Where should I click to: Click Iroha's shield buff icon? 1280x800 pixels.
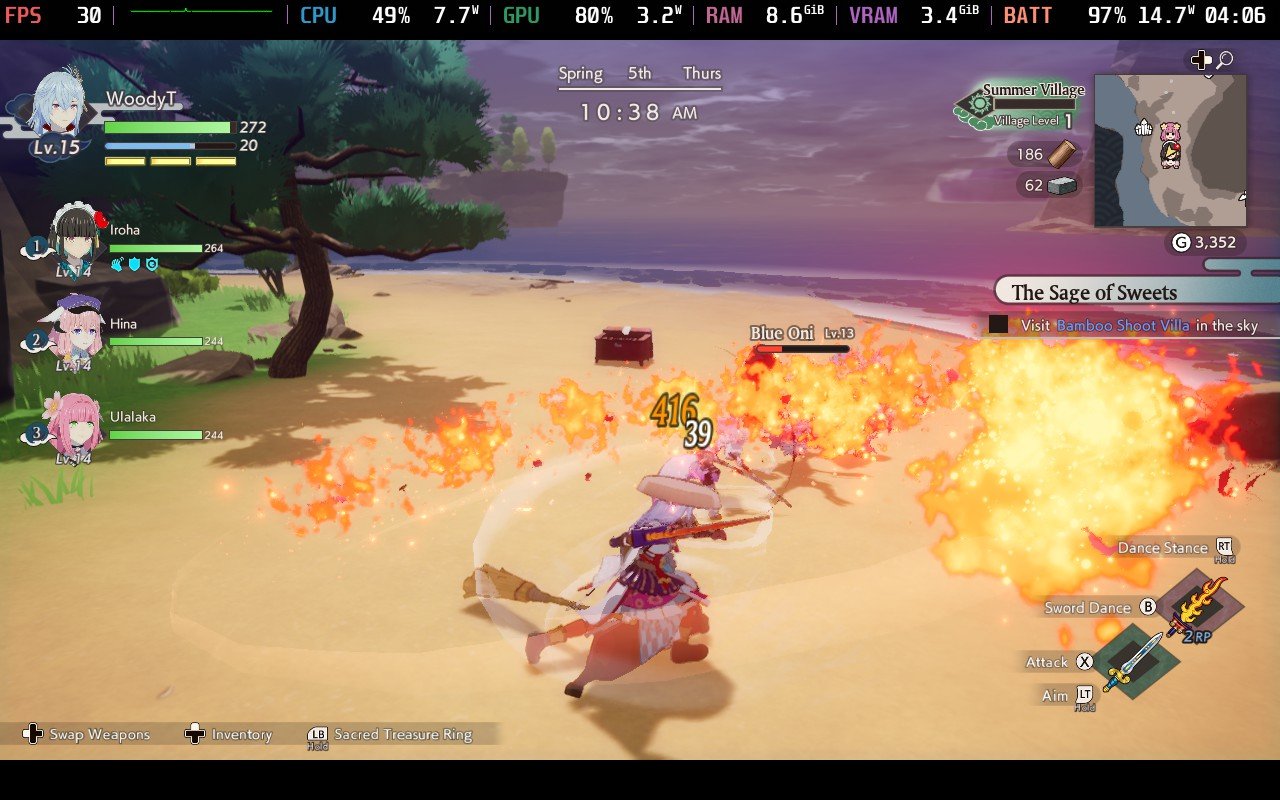[x=134, y=264]
